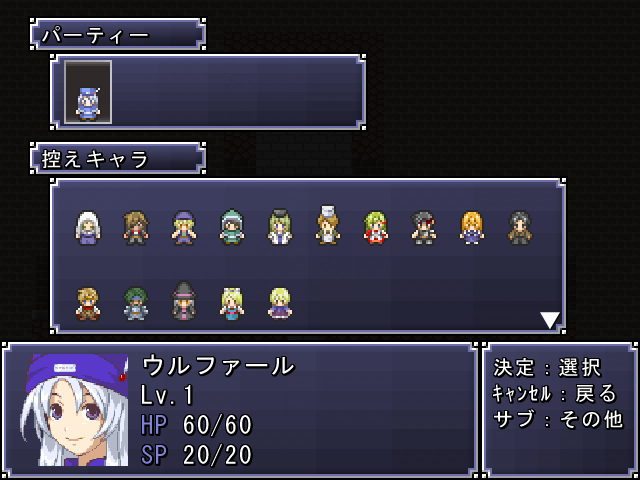Choose the witch-hat reserve character

pyautogui.click(x=184, y=301)
